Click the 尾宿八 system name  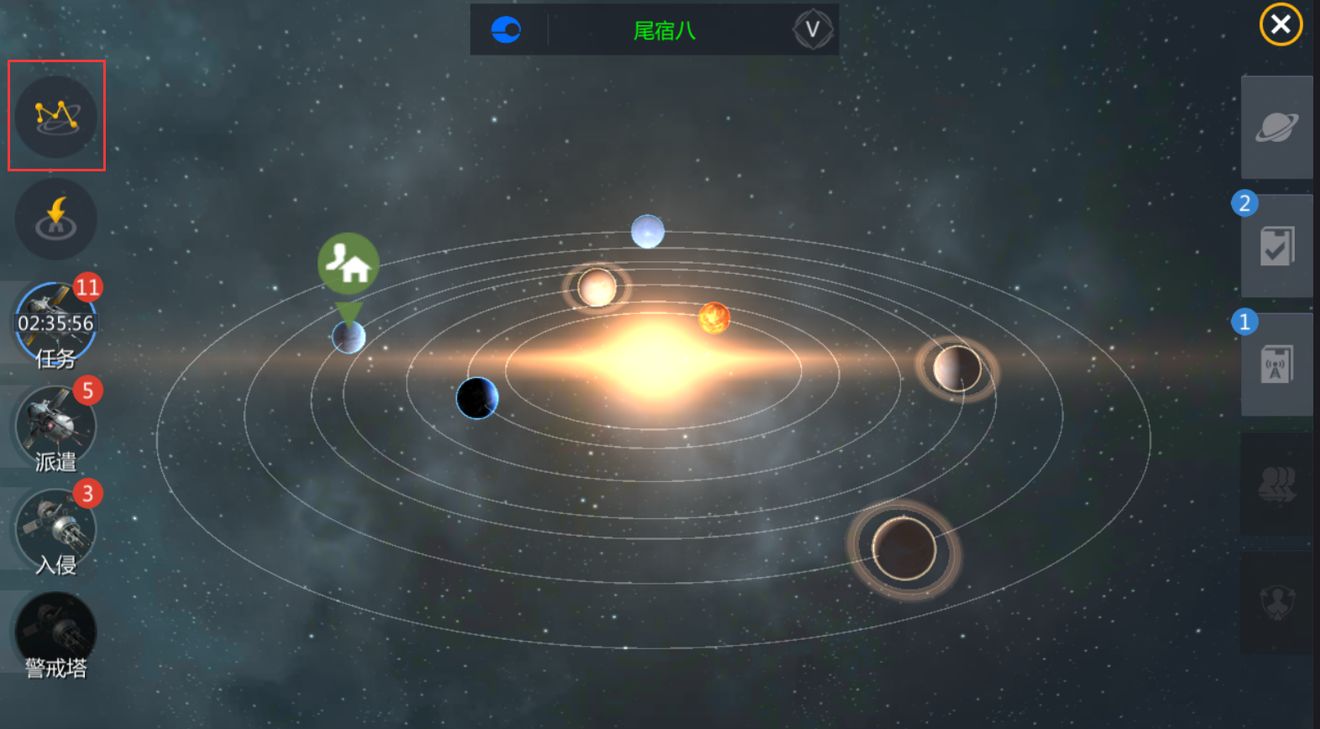point(664,30)
